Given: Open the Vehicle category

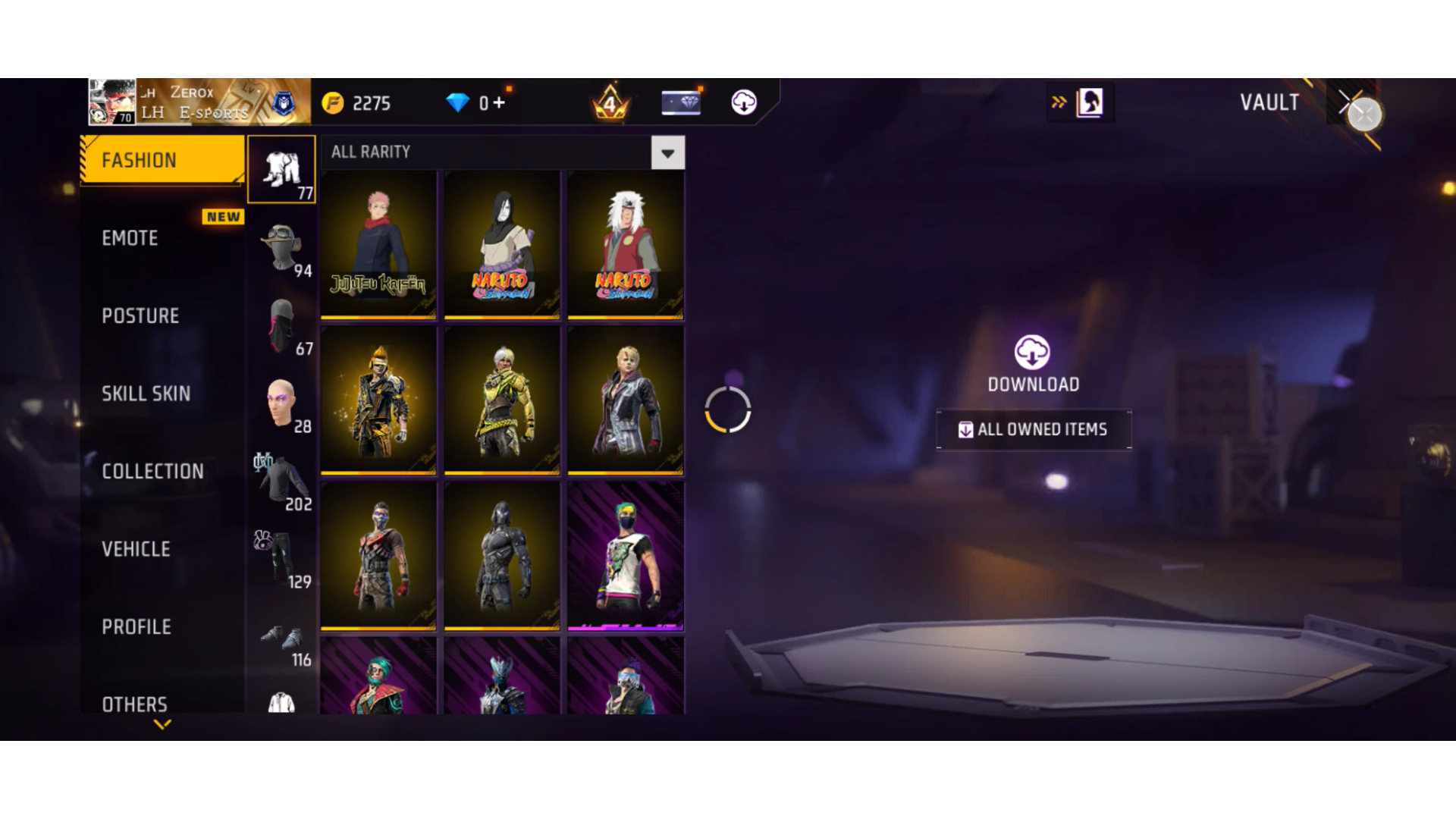Looking at the screenshot, I should [136, 549].
